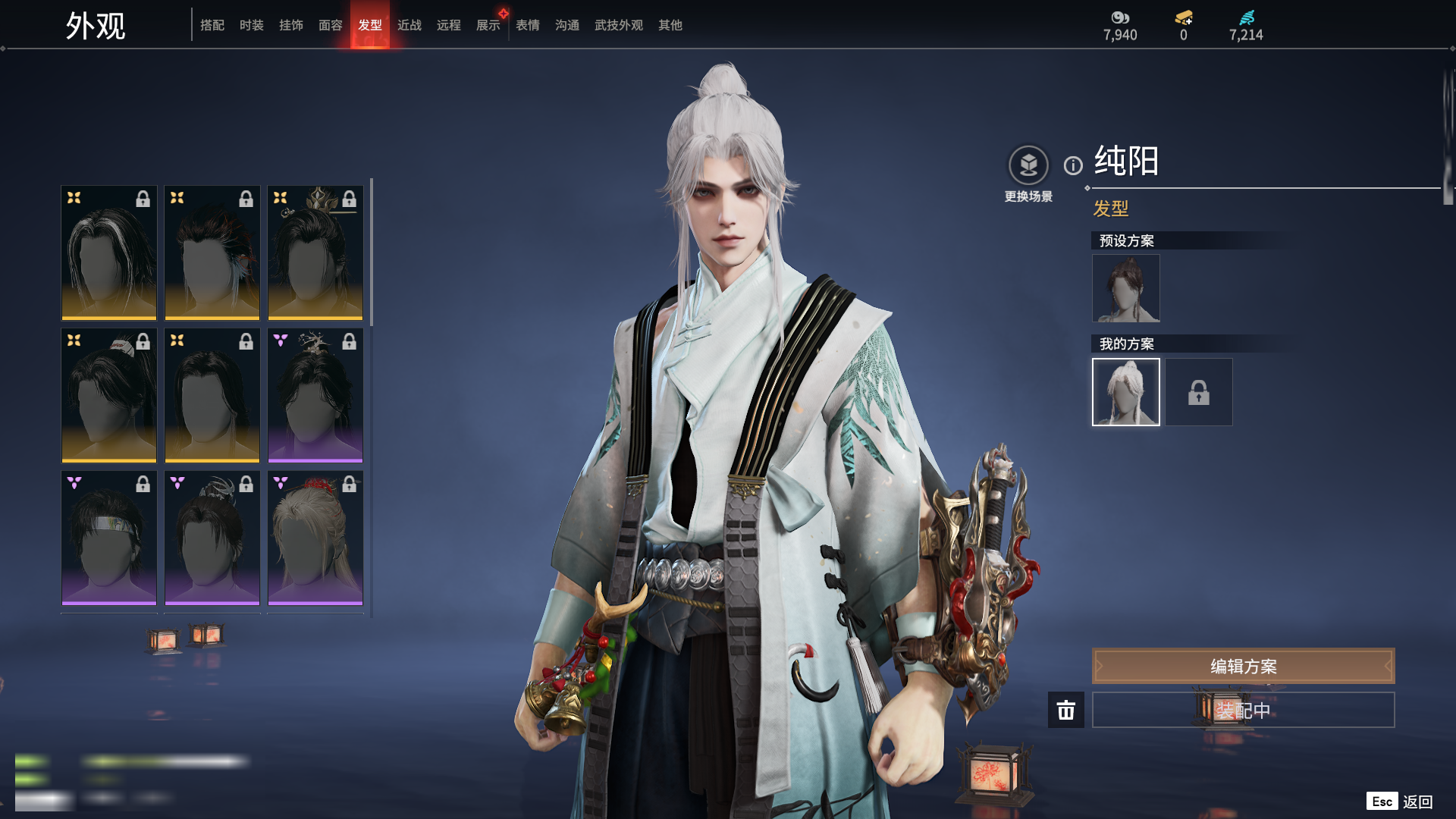
Task: Open 编辑方案 to edit the scheme
Action: (x=1243, y=666)
